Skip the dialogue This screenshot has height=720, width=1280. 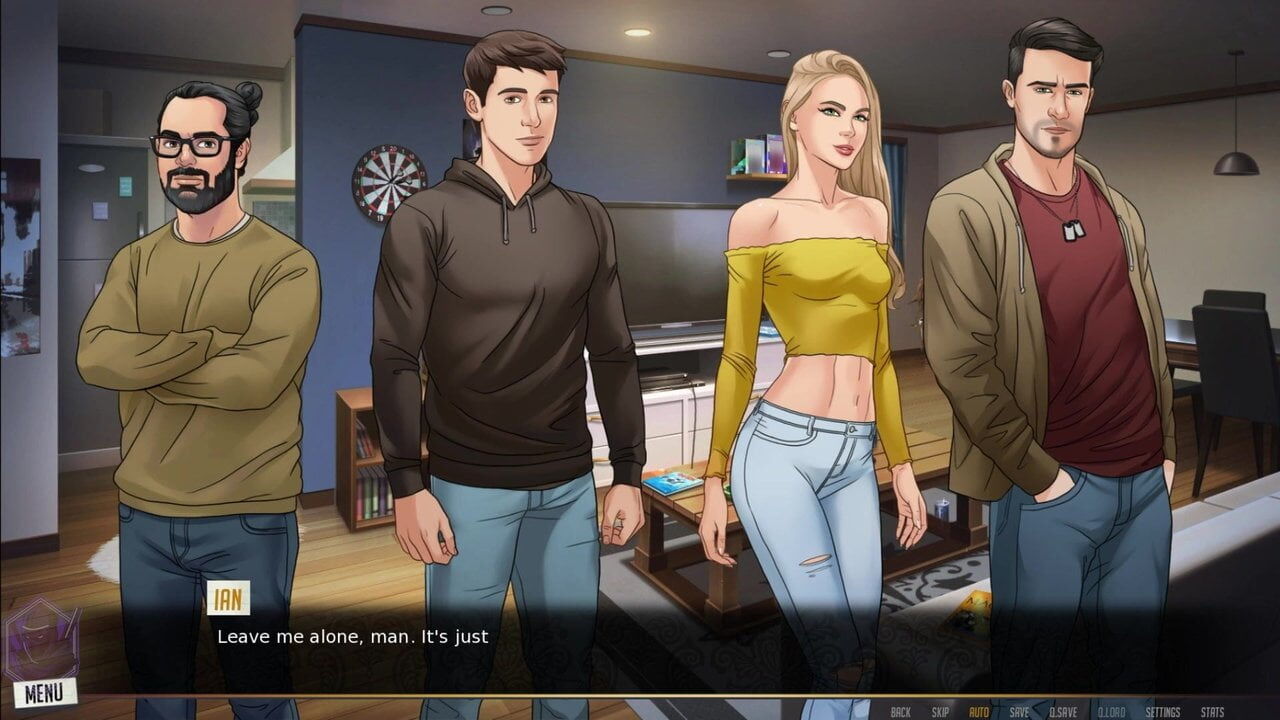click(x=940, y=712)
